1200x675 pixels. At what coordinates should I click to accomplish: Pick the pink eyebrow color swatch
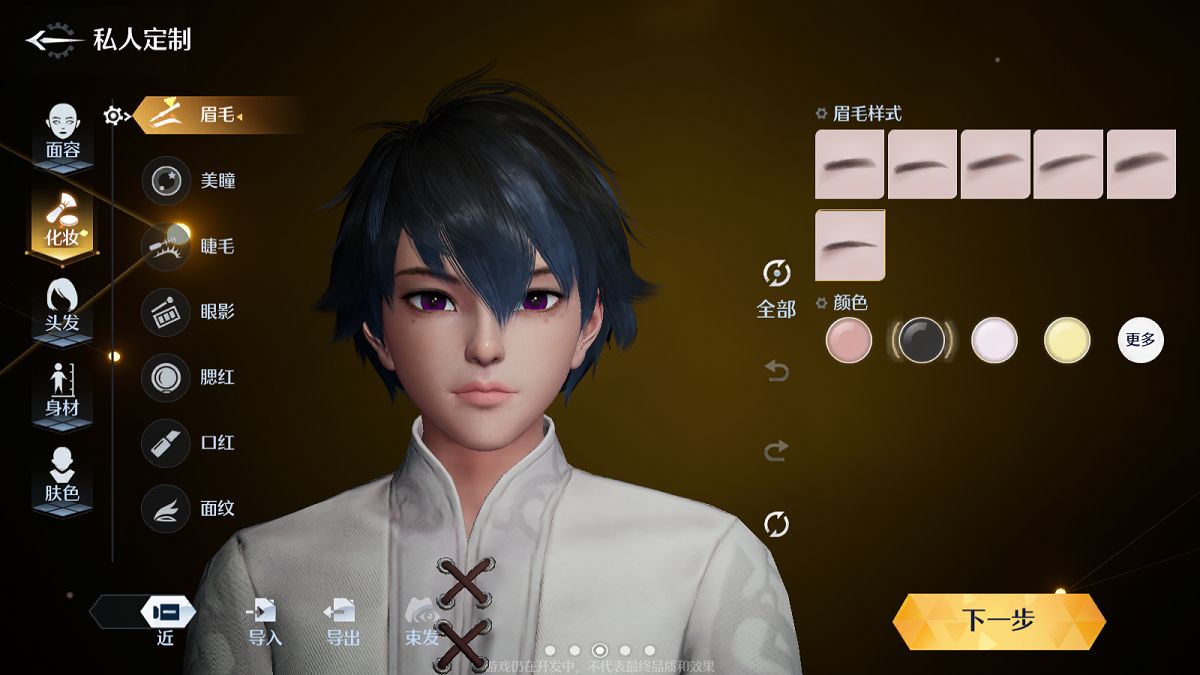[849, 340]
